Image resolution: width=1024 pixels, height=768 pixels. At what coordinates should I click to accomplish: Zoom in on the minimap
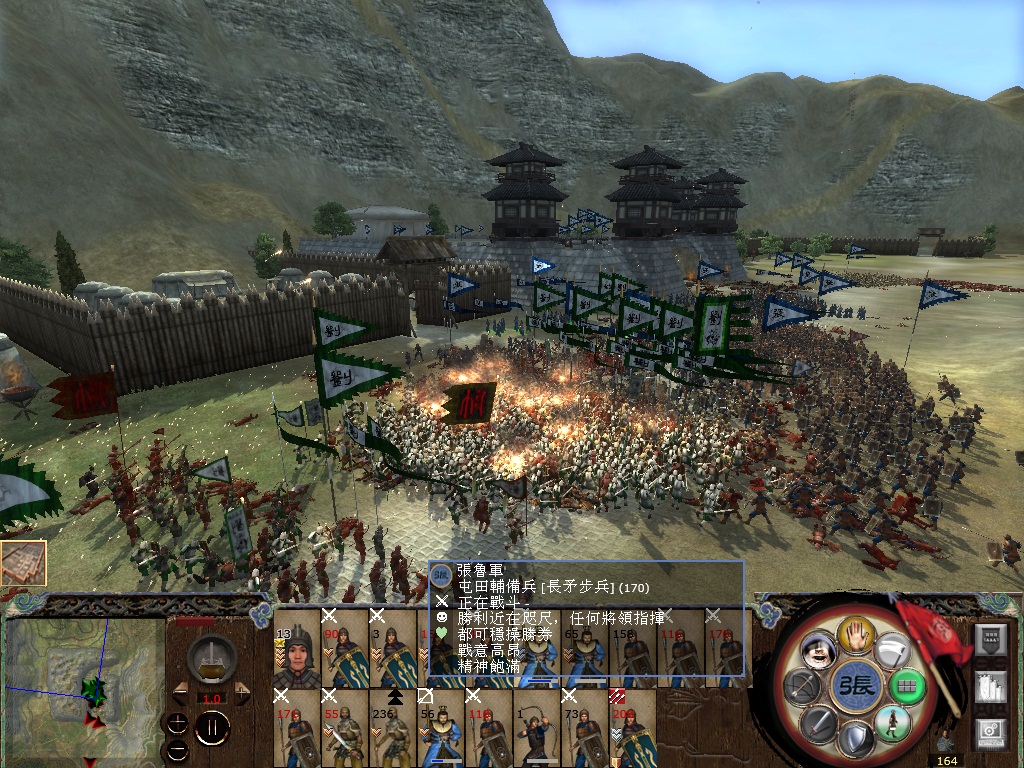[177, 723]
